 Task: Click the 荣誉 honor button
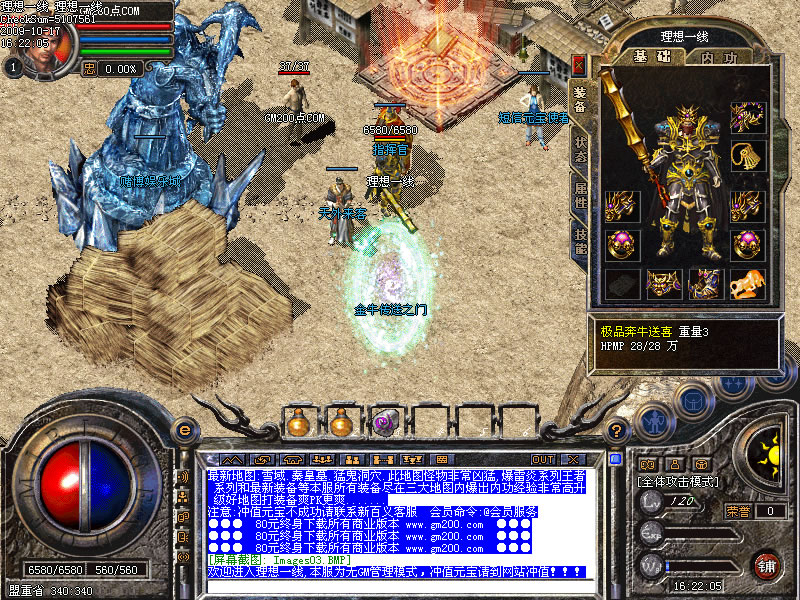(739, 511)
